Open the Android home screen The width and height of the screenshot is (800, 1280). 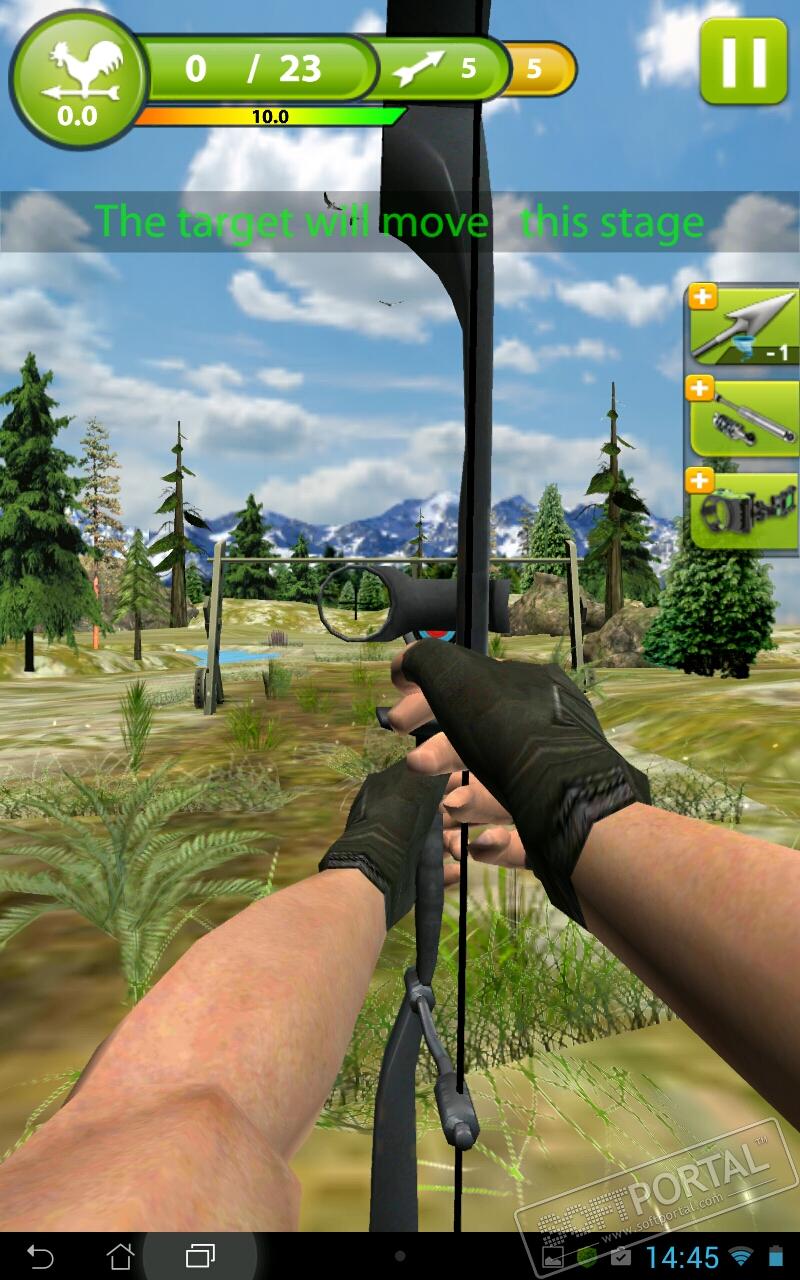click(x=120, y=1255)
